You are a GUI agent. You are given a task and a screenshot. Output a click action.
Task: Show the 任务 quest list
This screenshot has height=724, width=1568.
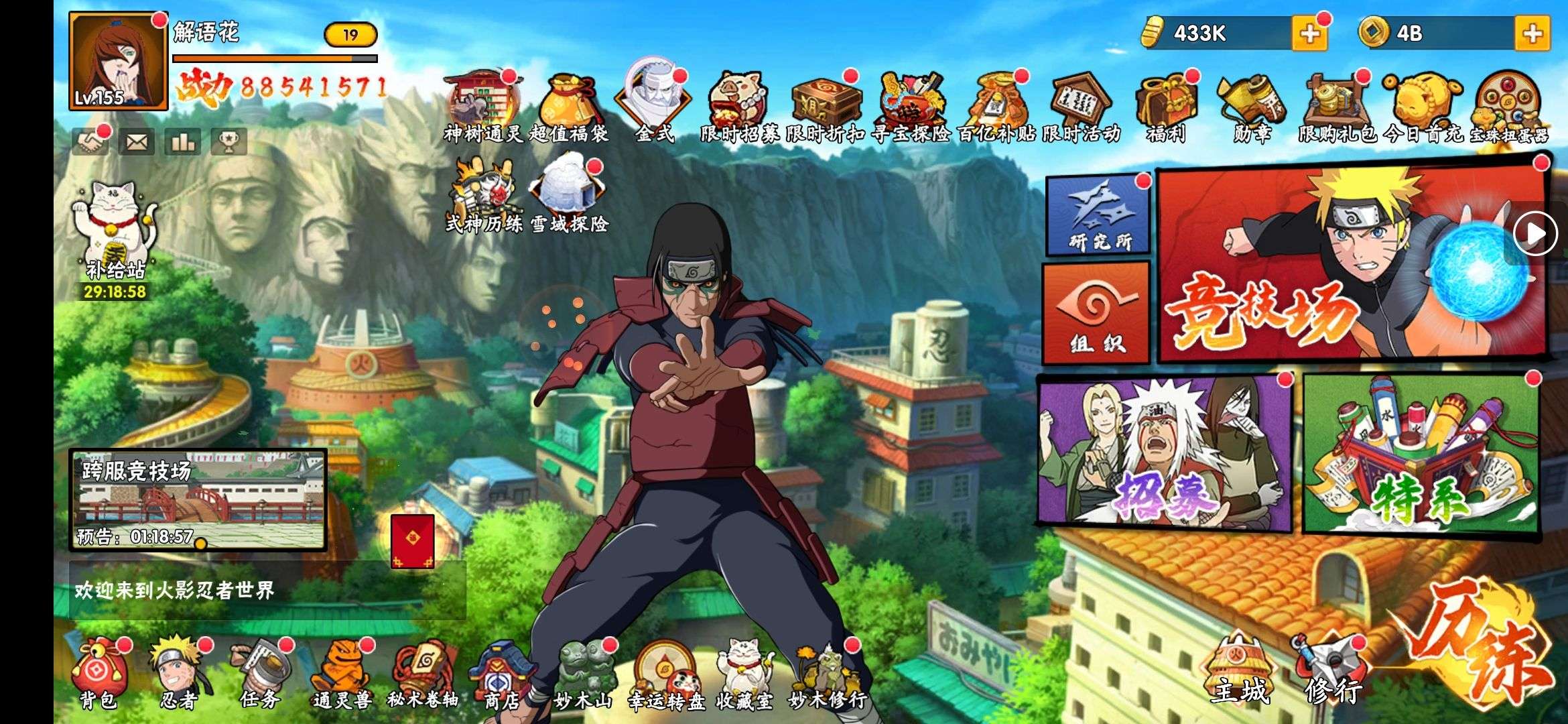260,674
